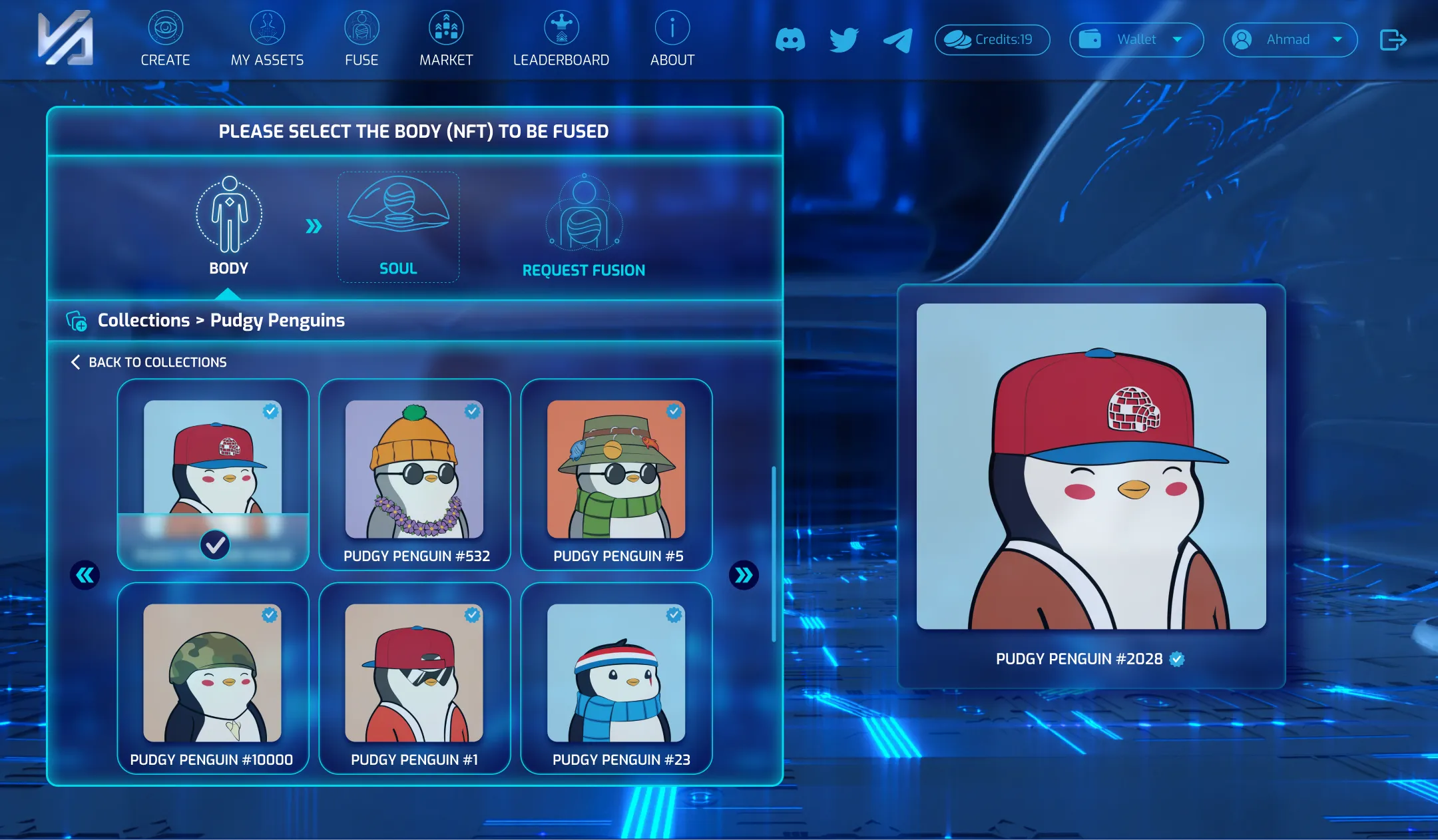Viewport: 1438px width, 840px height.
Task: Pick Pudgy Penguin #10000 card
Action: [x=213, y=678]
